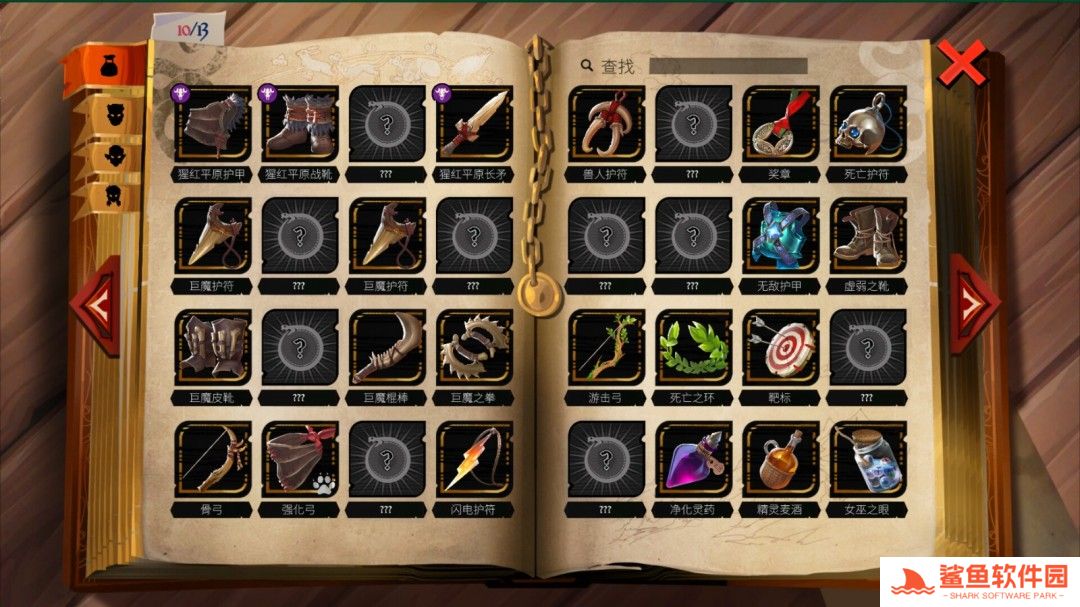Choose the 虚弱之靴 boots entry
The width and height of the screenshot is (1080, 607).
point(868,236)
